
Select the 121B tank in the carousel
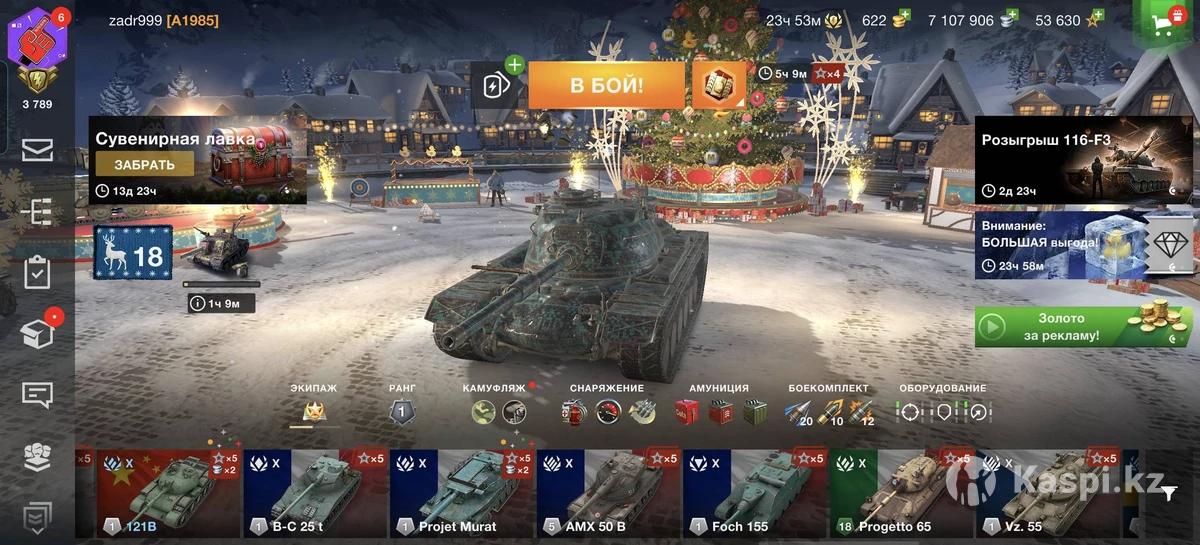(168, 492)
